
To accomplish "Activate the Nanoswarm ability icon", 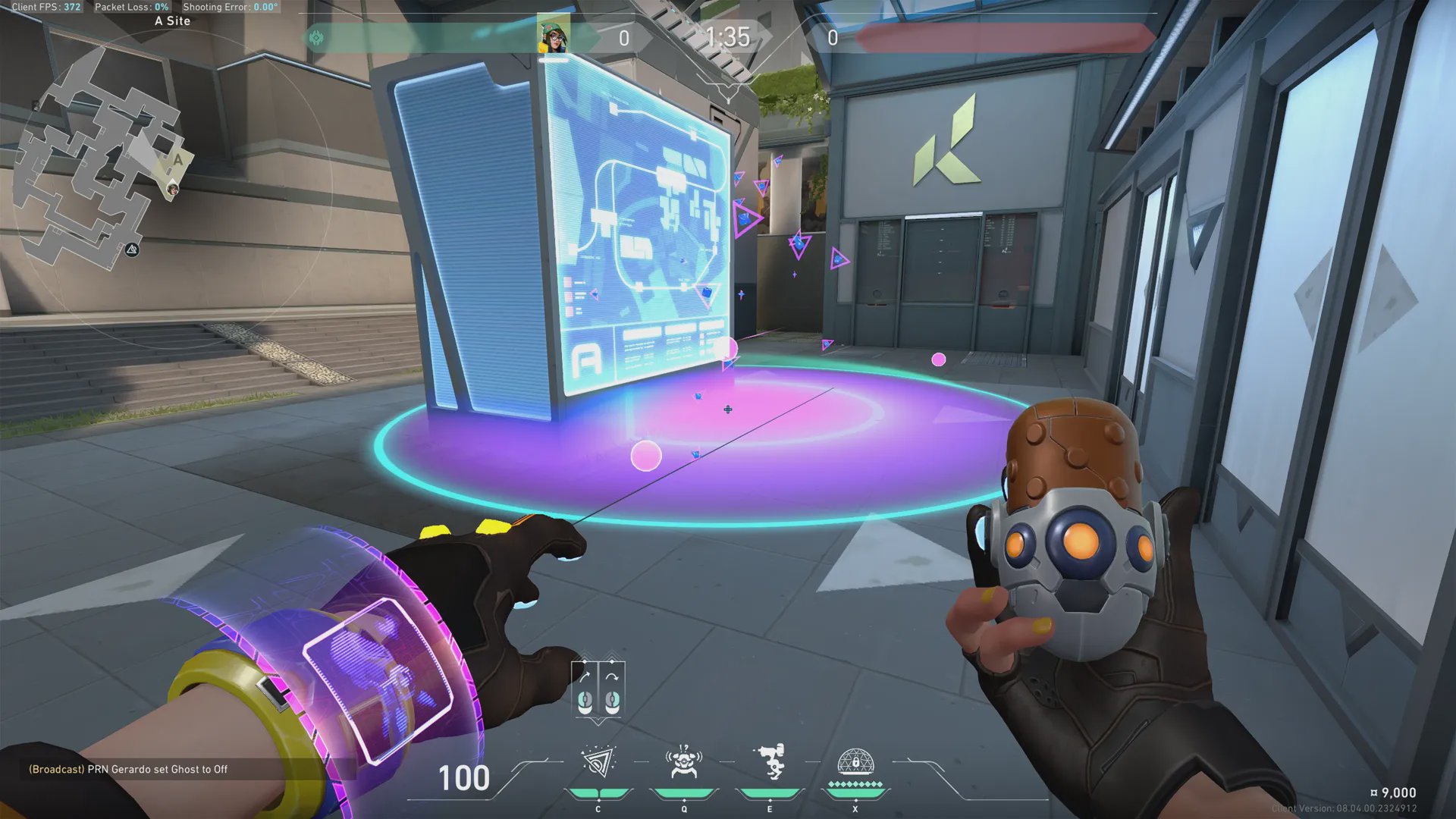I will (x=598, y=763).
